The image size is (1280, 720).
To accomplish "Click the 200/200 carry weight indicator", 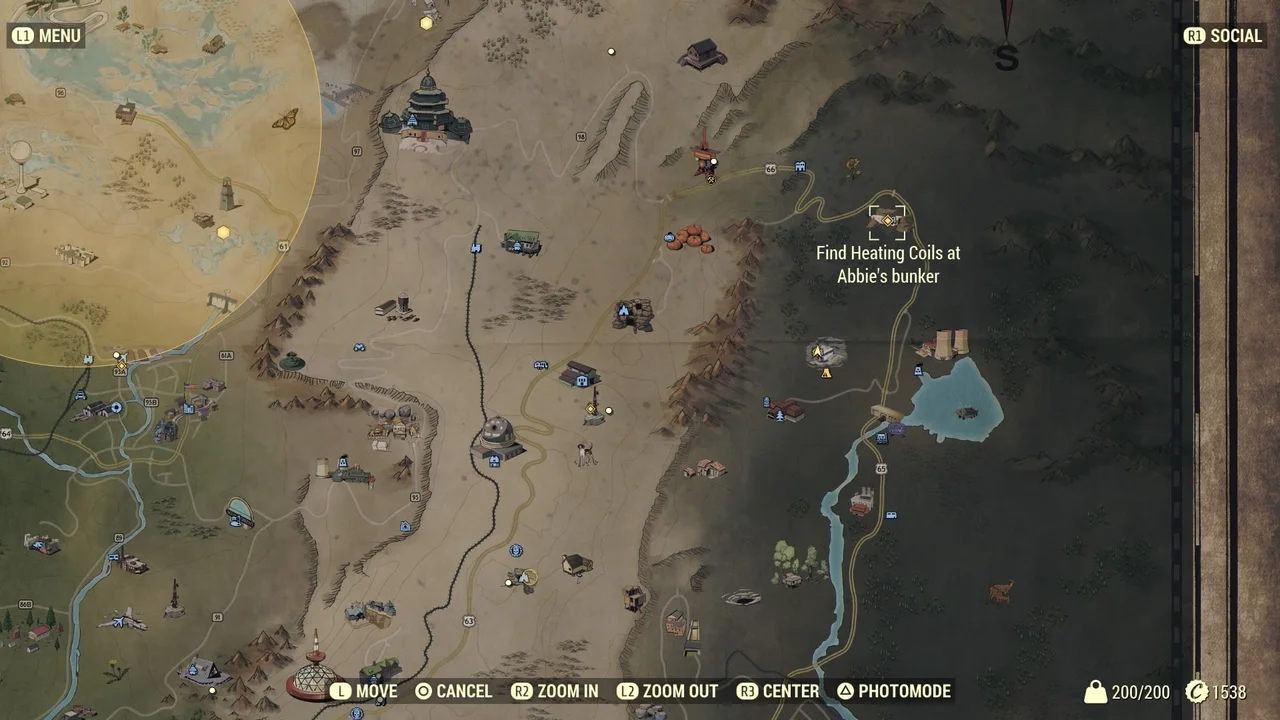I will point(1137,691).
